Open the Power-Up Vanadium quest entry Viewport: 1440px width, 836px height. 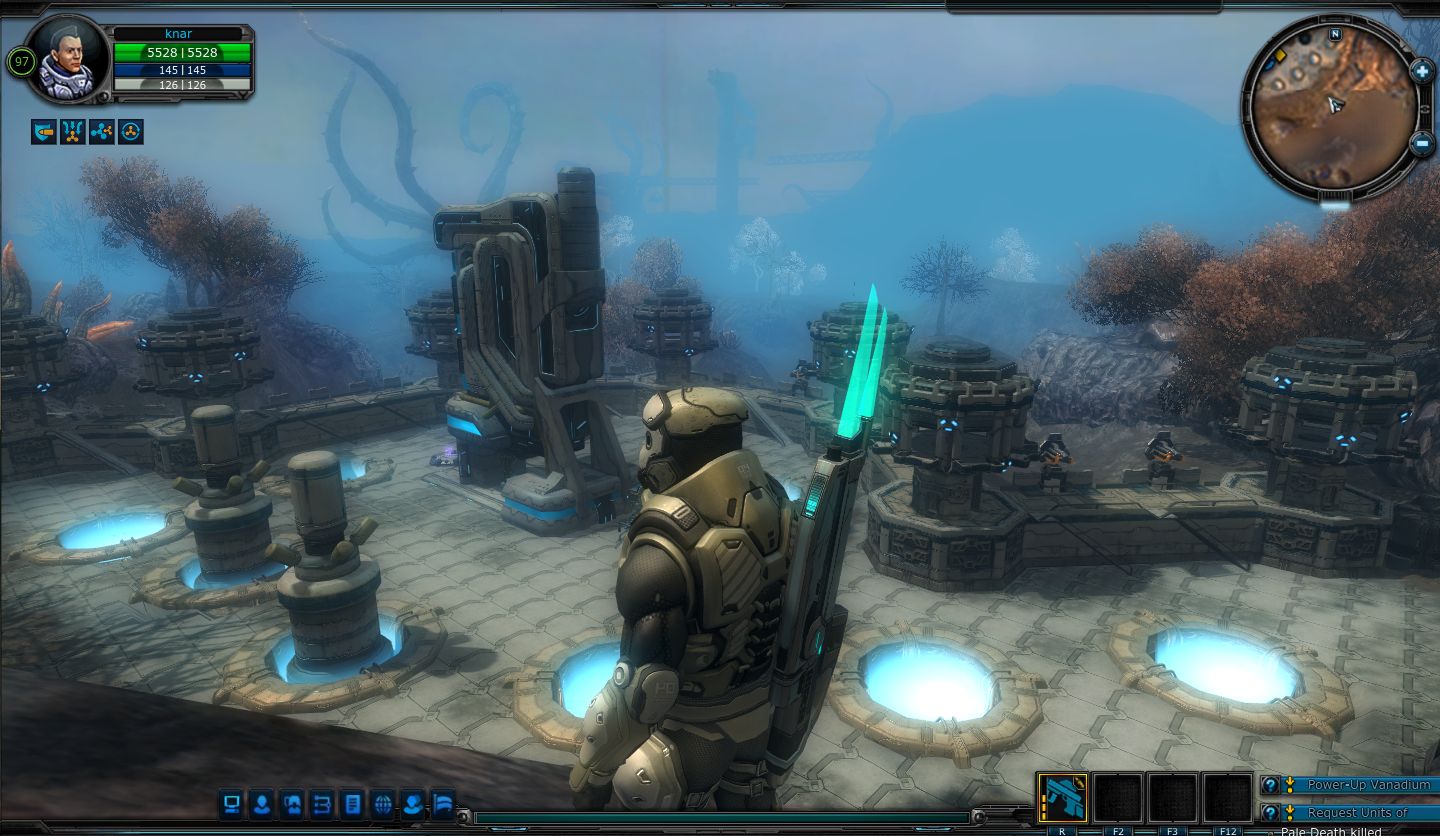click(1367, 785)
